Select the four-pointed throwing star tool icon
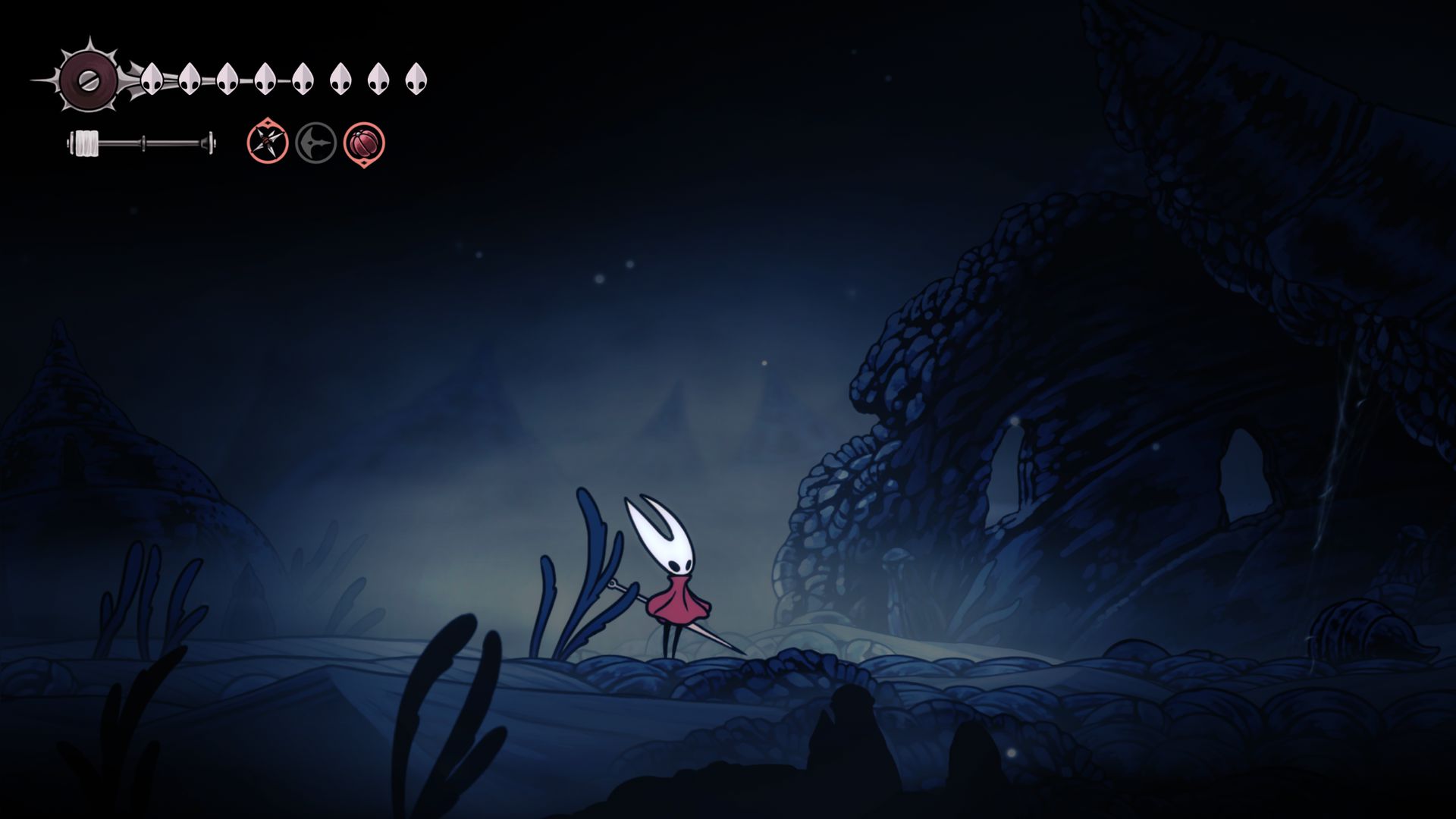 pyautogui.click(x=268, y=142)
